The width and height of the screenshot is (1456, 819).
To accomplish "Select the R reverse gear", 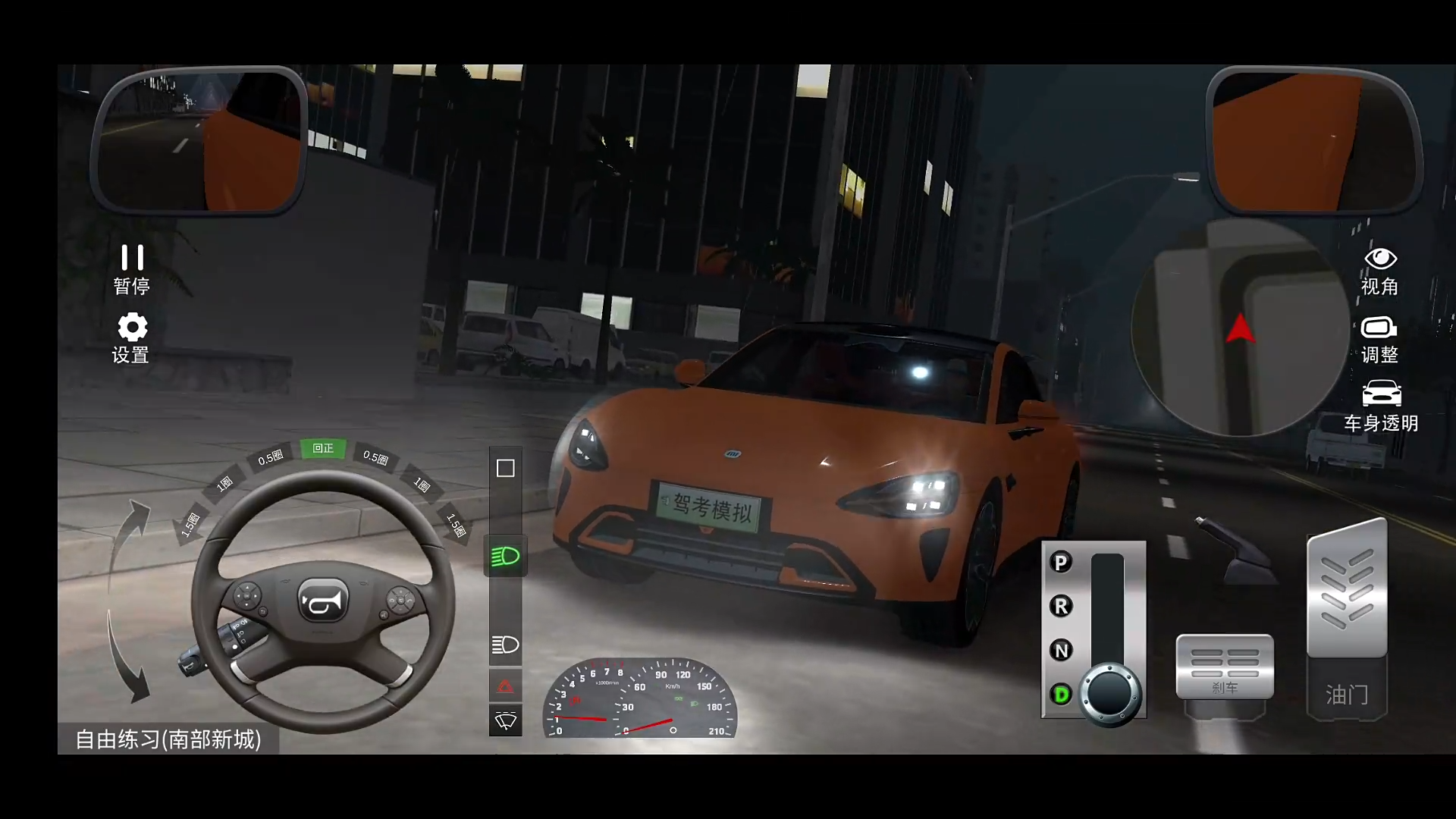I will [x=1061, y=607].
